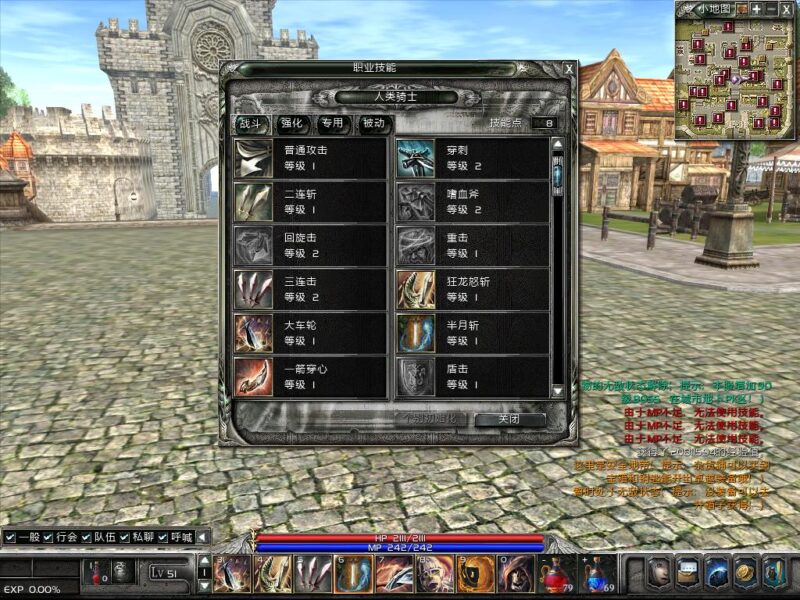This screenshot has width=800, height=600.
Task: Select the 战斗 combat tab
Action: tap(250, 124)
